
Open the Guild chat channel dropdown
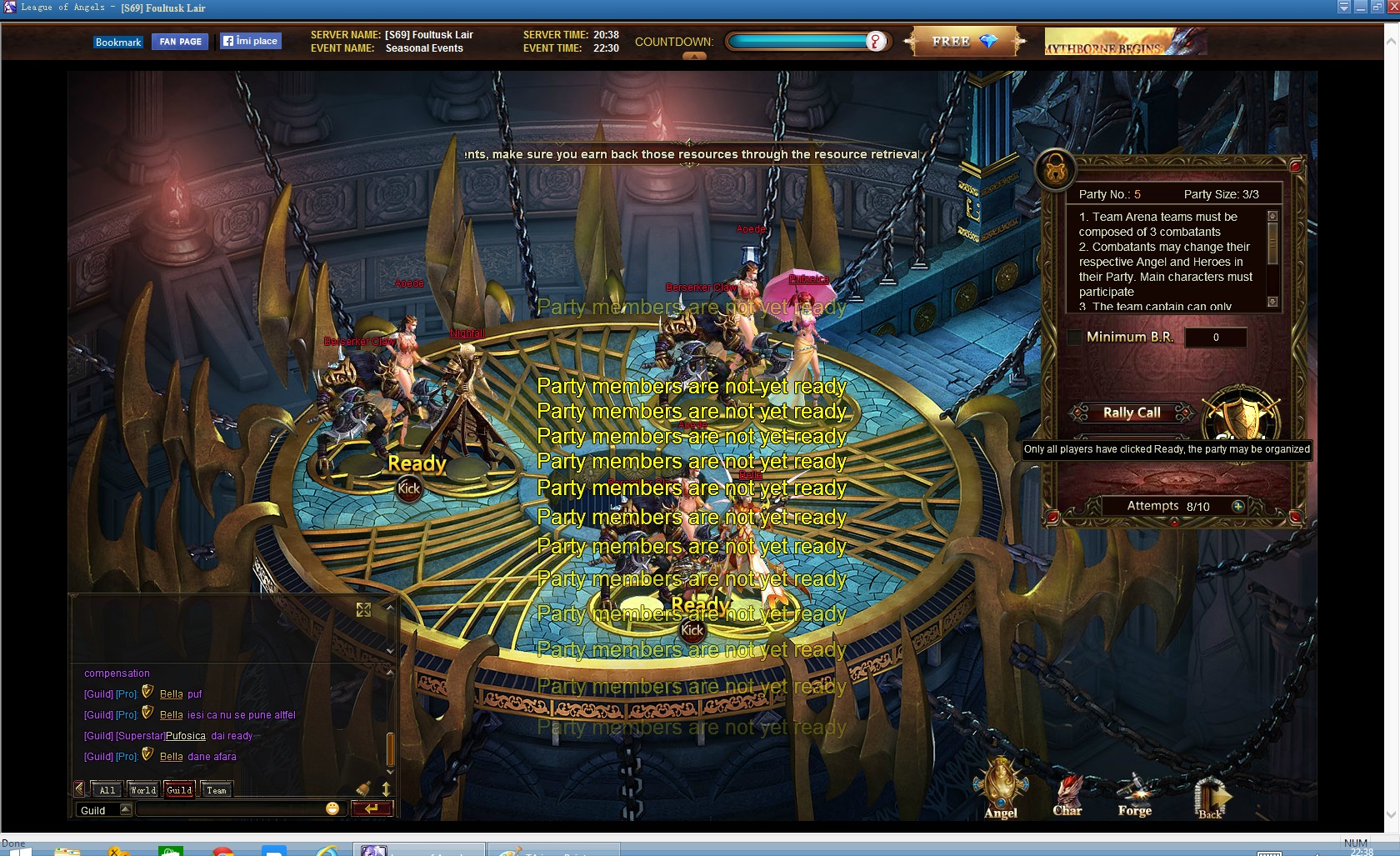(x=126, y=809)
